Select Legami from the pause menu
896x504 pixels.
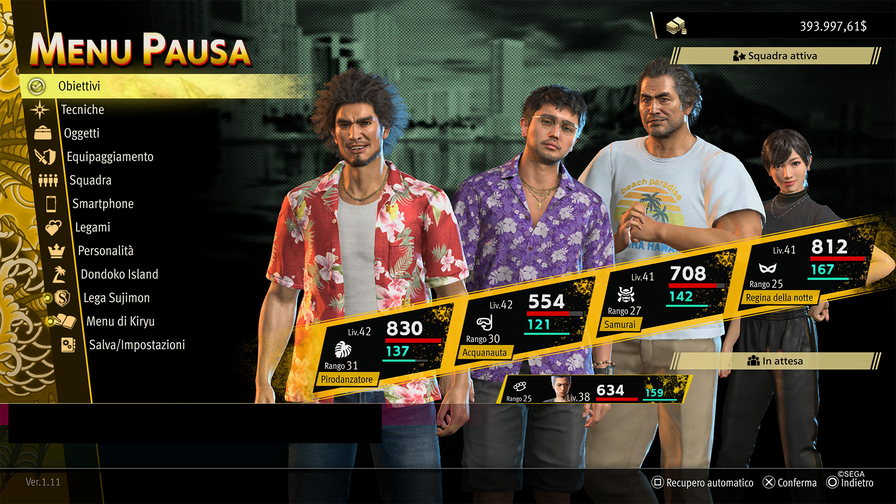pyautogui.click(x=92, y=227)
